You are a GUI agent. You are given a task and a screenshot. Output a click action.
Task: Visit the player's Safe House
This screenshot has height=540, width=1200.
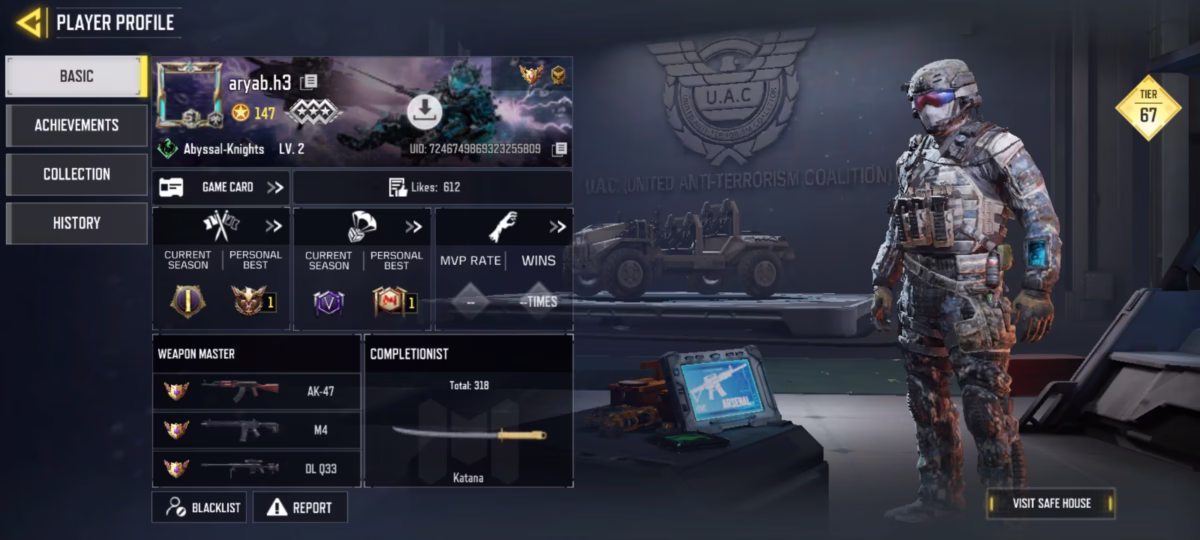point(1050,503)
